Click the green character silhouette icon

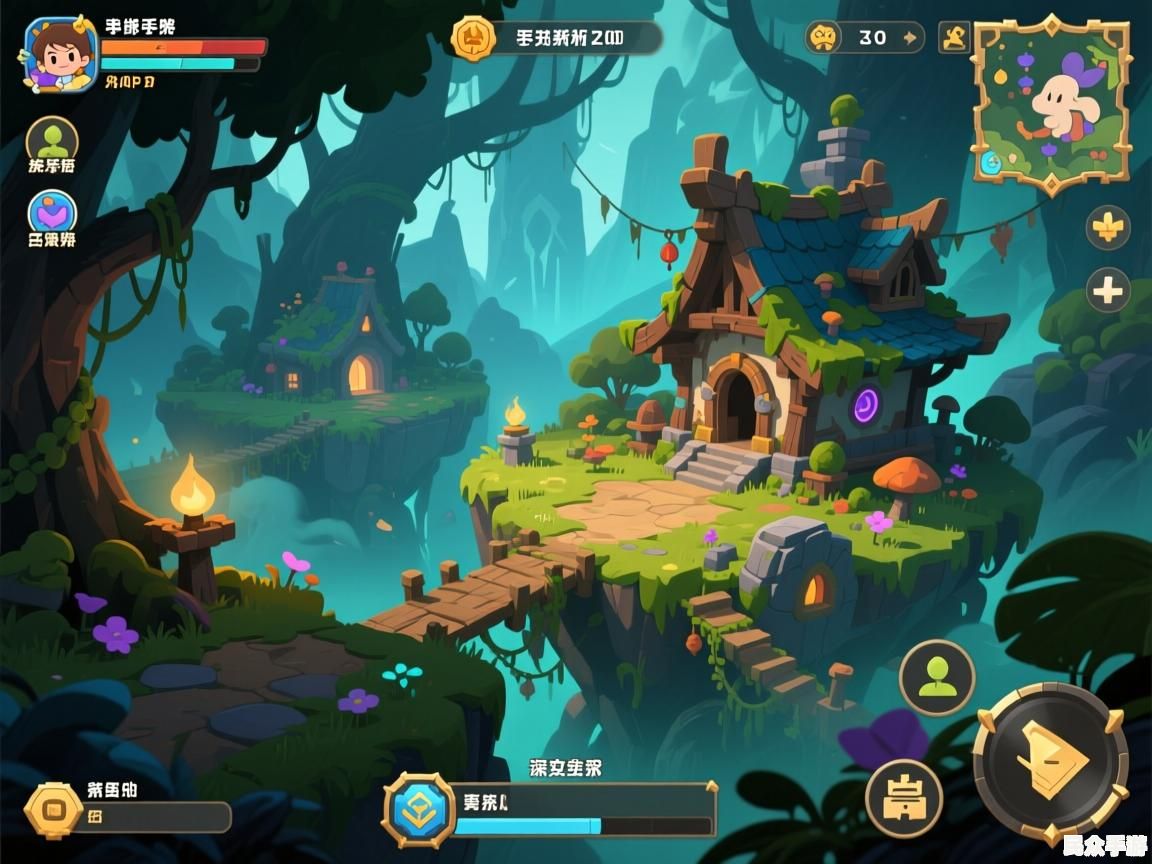click(x=52, y=141)
